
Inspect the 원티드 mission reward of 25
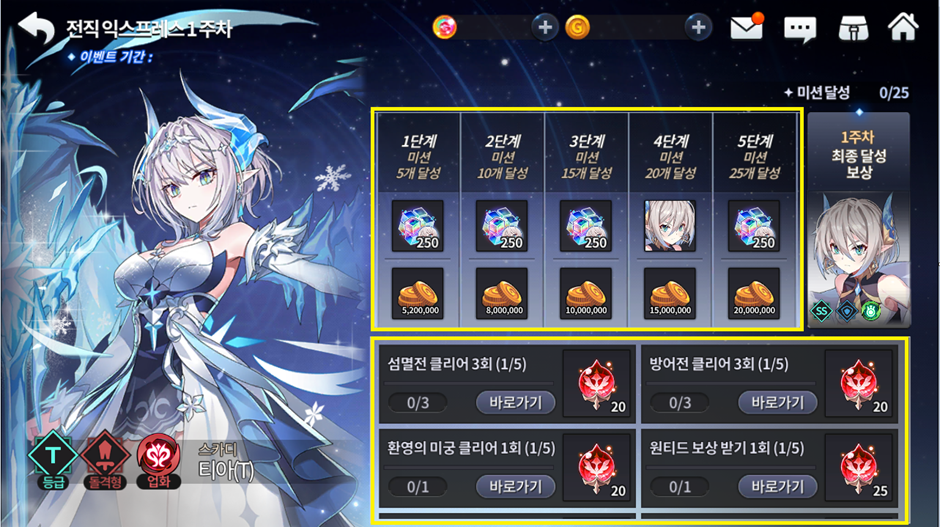pyautogui.click(x=859, y=467)
